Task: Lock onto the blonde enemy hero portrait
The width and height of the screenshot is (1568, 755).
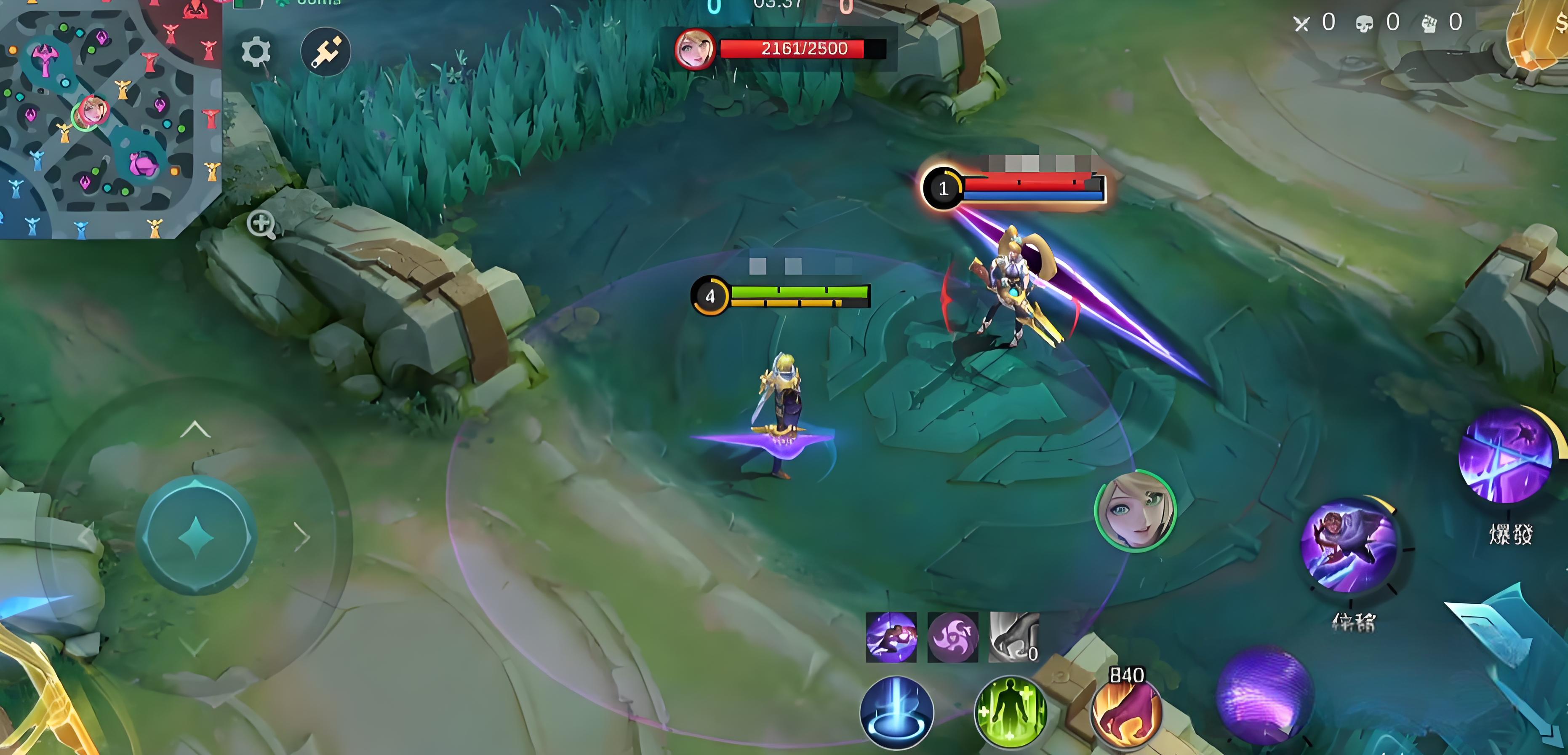Action: 1135,512
